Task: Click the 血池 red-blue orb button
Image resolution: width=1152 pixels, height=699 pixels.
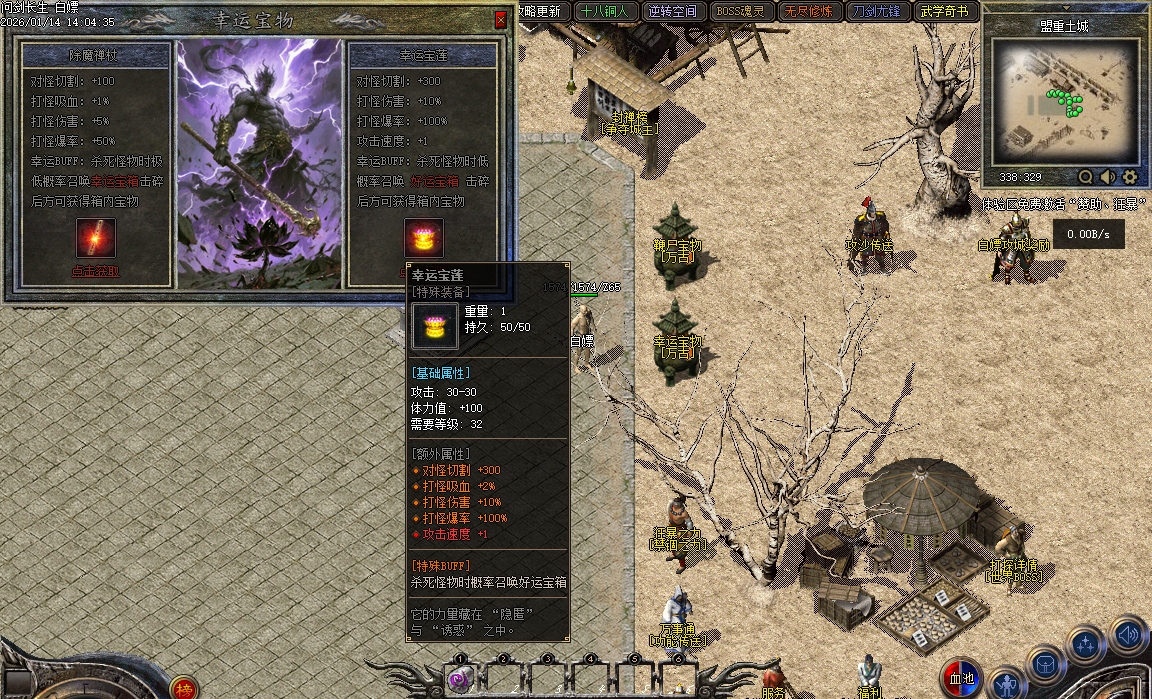Action: (x=961, y=678)
